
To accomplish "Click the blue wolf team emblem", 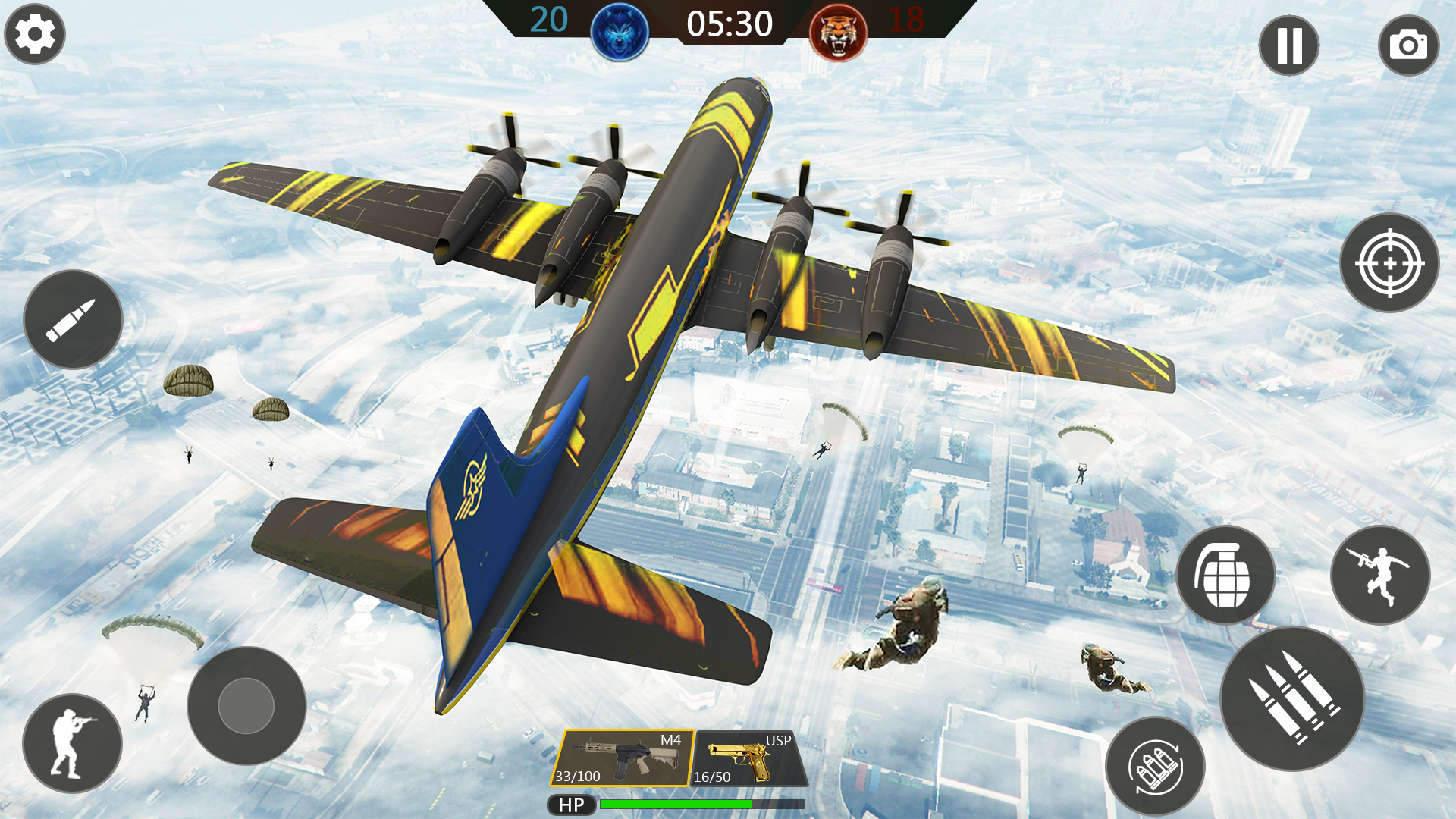I will click(620, 32).
